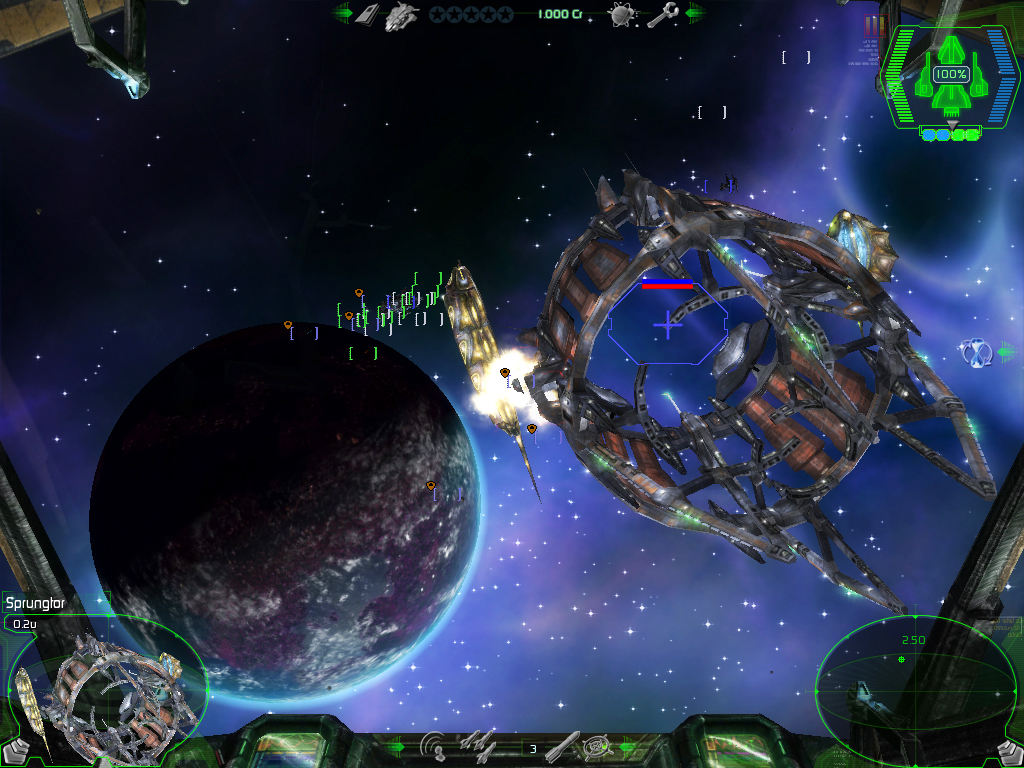The image size is (1024, 768).
Task: Toggle the crosshair targeting icon
Action: pyautogui.click(x=597, y=746)
